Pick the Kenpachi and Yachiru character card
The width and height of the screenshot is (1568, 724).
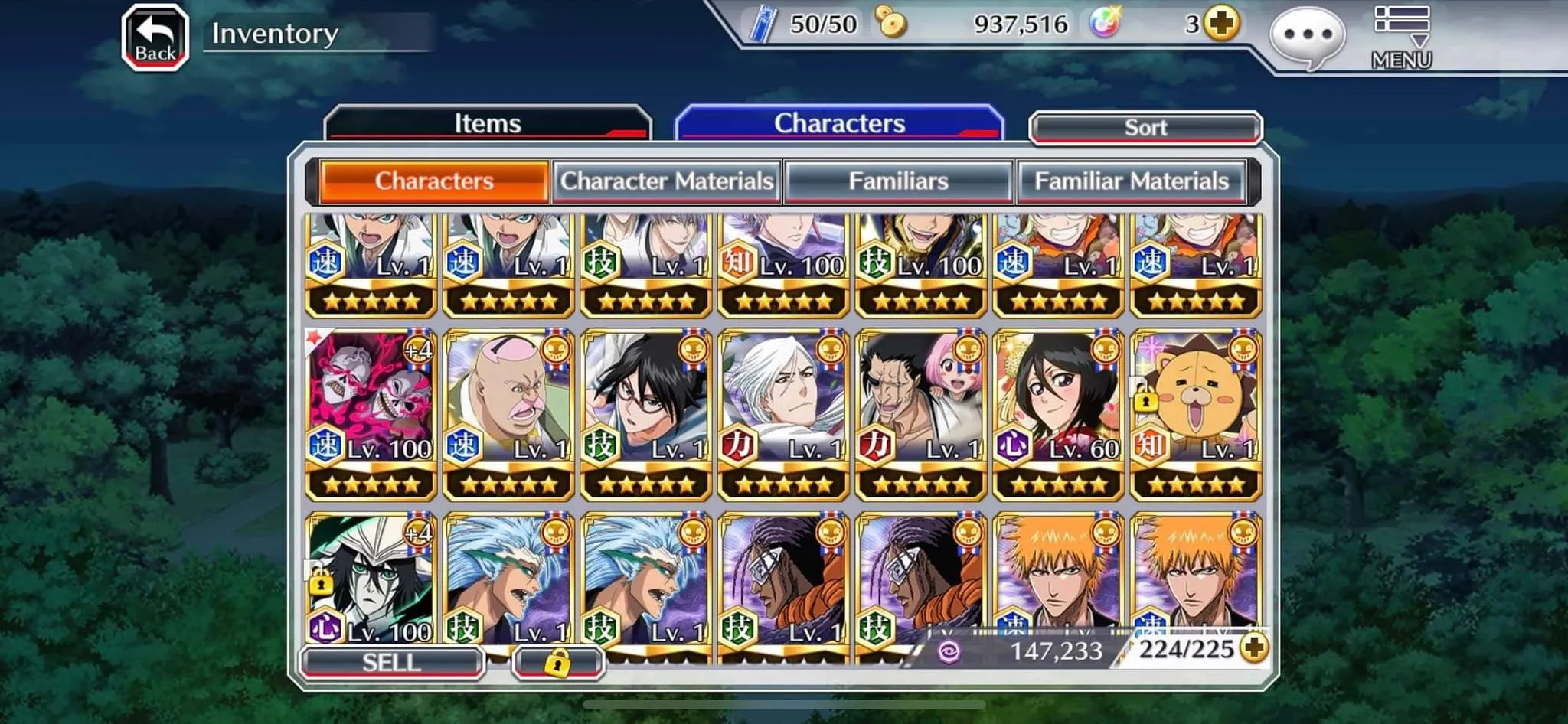[921, 413]
